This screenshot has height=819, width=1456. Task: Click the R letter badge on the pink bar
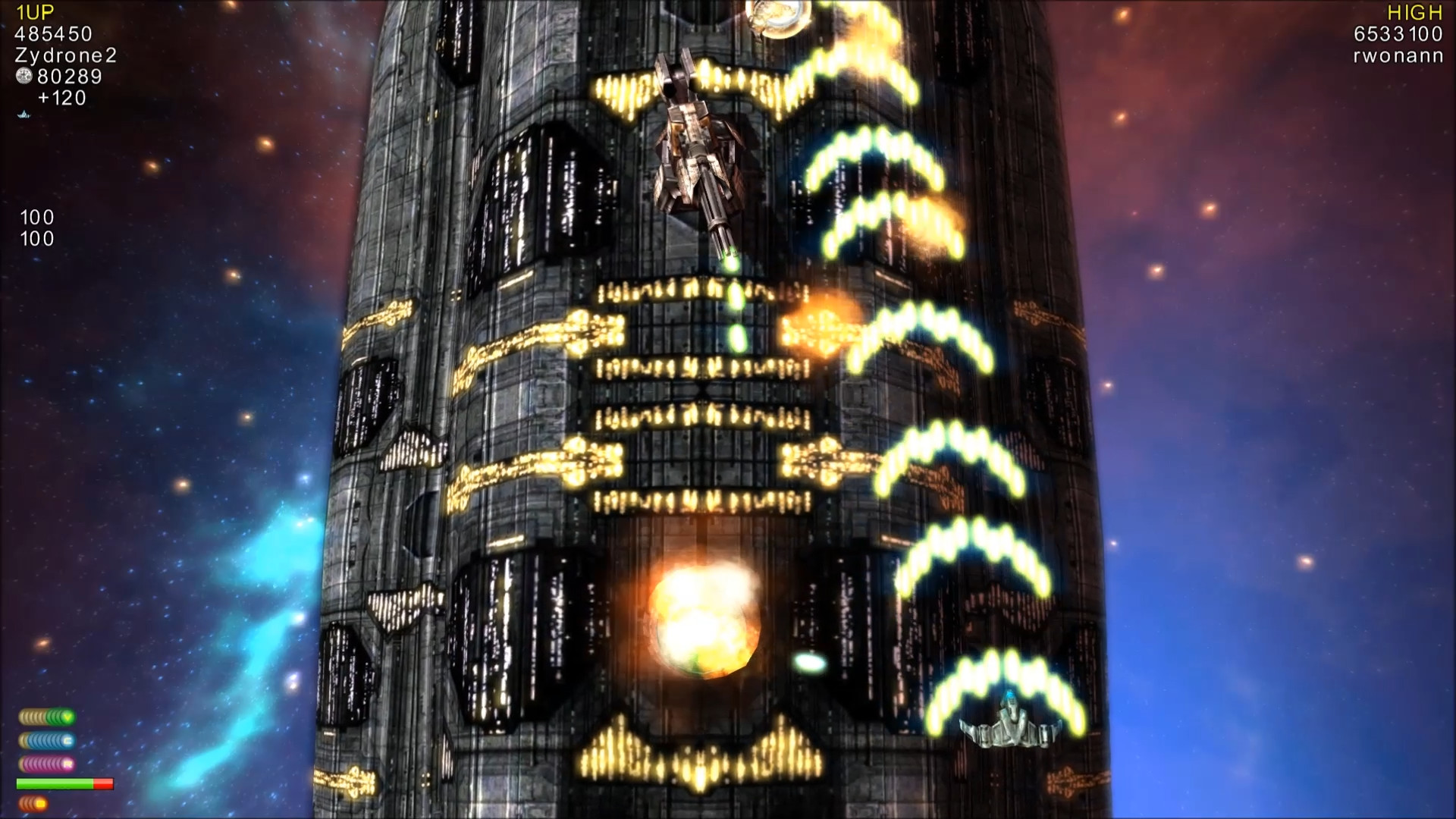tap(67, 764)
